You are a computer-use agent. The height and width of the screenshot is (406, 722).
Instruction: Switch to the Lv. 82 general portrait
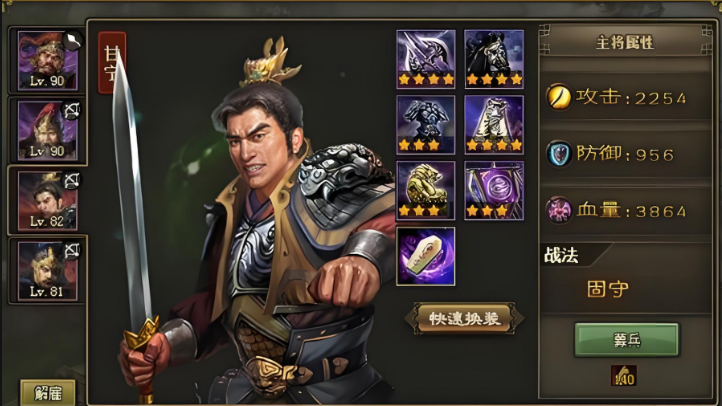coord(47,199)
